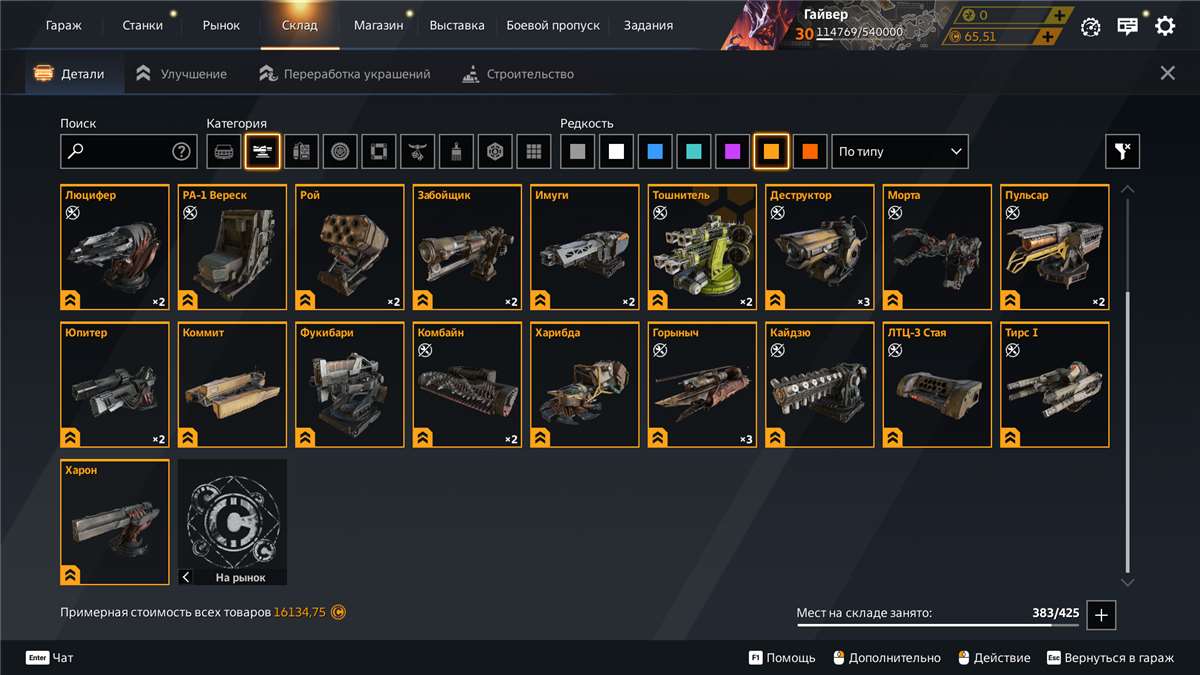Pick the Деструктор item tile

[821, 248]
